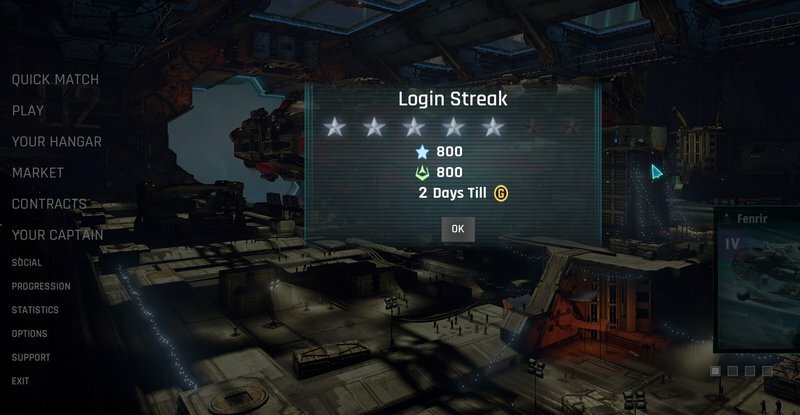
Task: View the Contracts menu
Action: coord(49,204)
